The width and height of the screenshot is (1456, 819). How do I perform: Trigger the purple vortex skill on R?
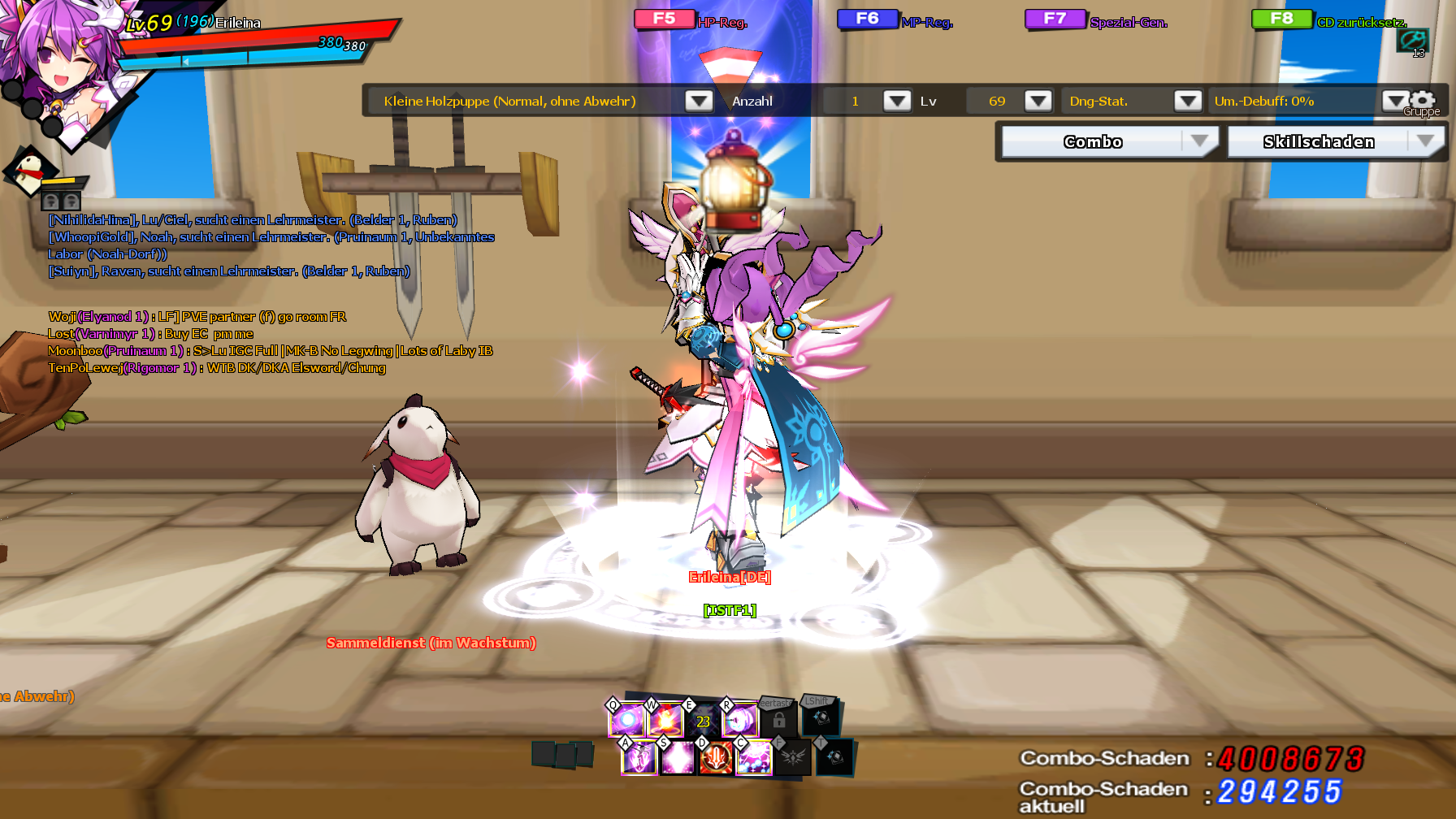(740, 720)
